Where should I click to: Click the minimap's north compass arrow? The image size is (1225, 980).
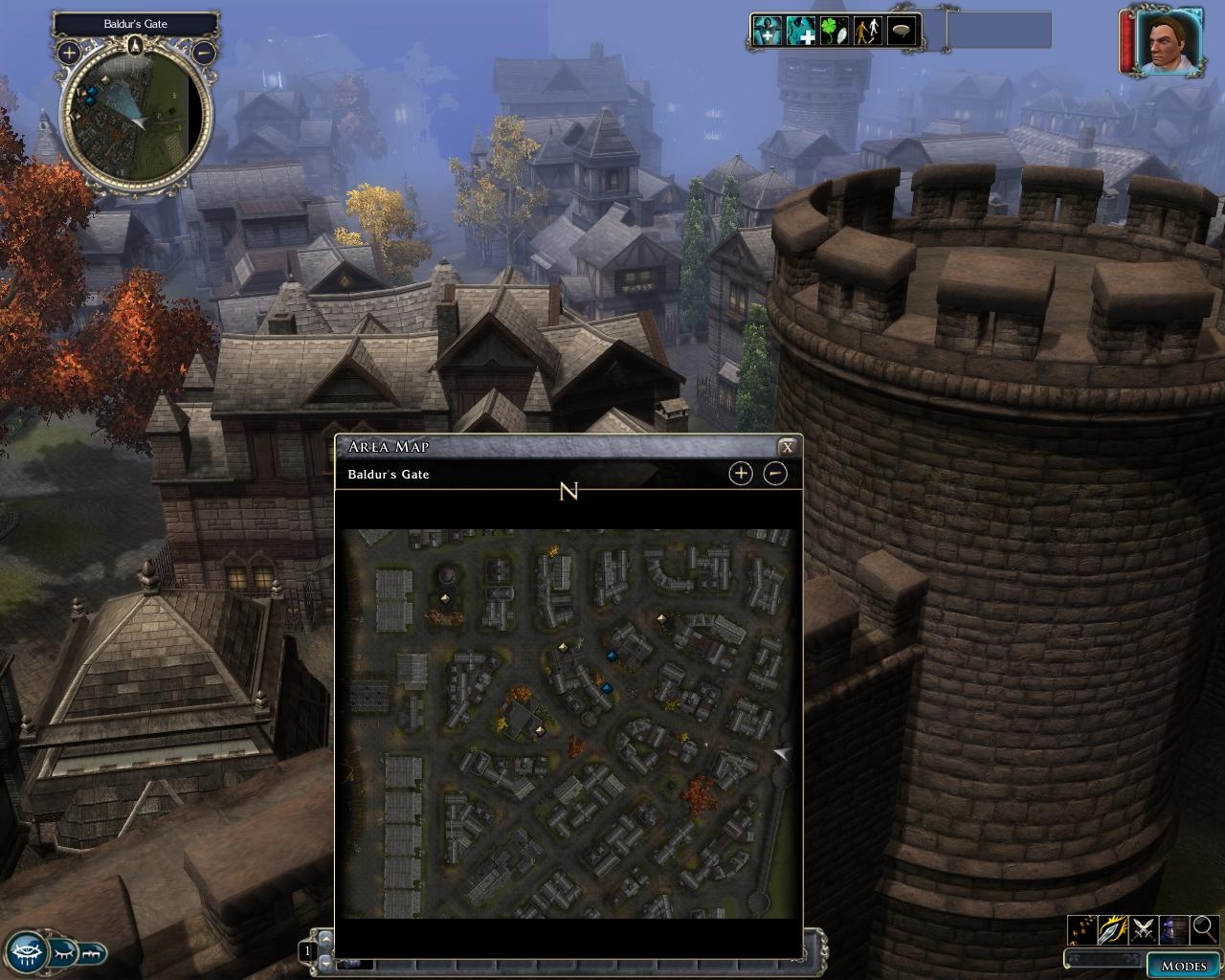pyautogui.click(x=135, y=43)
